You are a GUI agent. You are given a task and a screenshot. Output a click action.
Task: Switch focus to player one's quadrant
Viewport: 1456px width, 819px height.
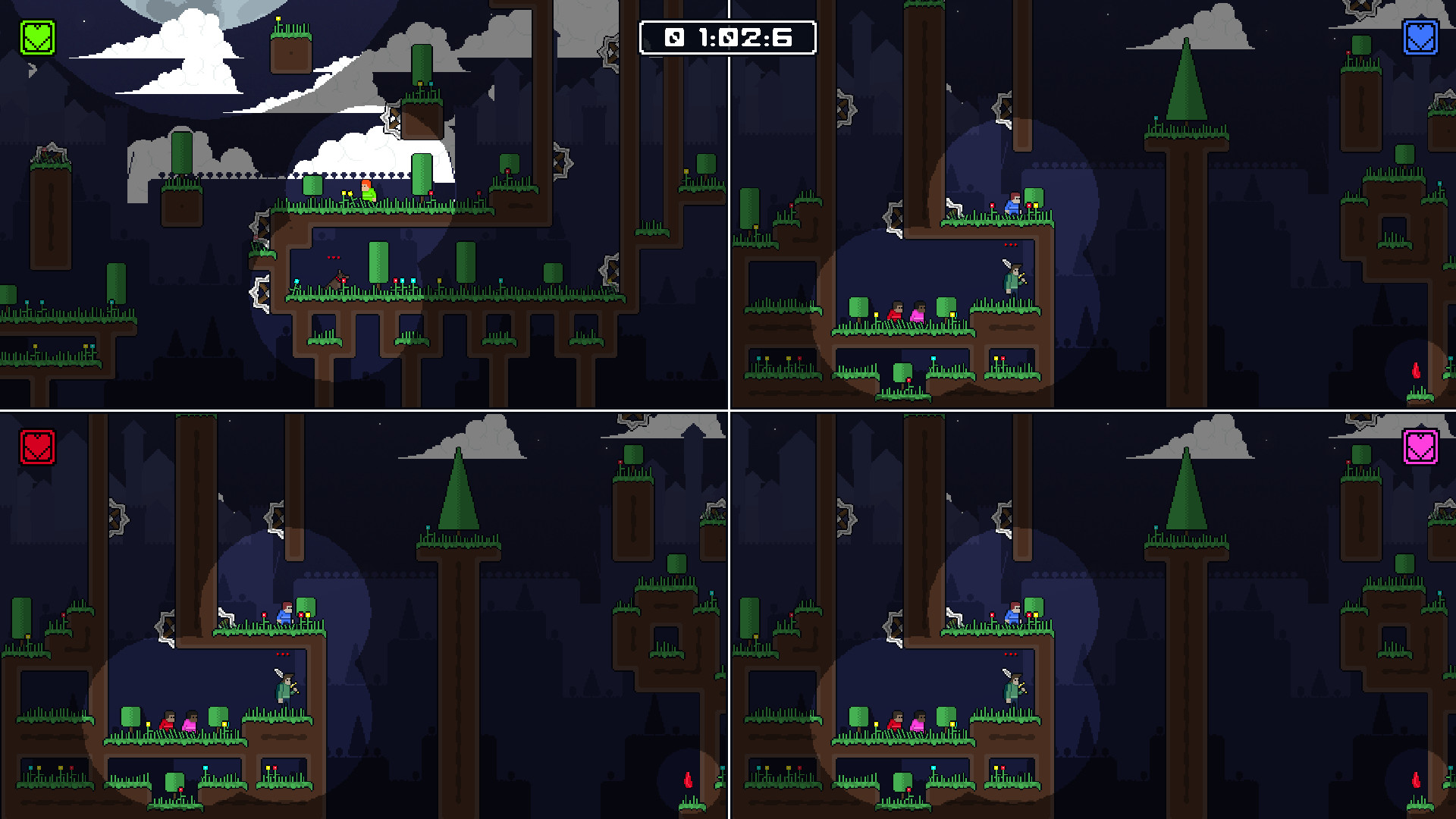tap(364, 205)
